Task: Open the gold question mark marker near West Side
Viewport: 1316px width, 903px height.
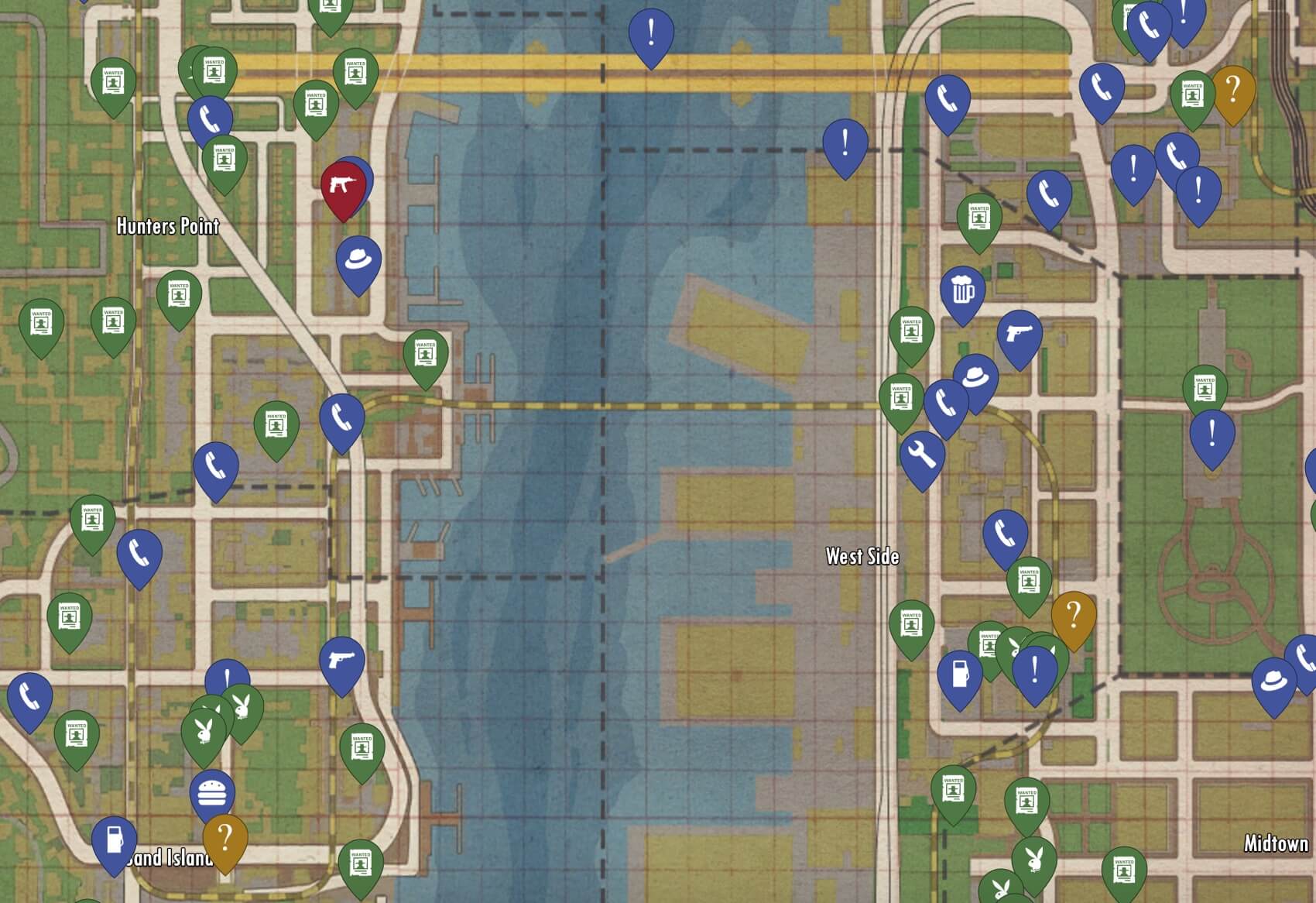Action: point(1074,615)
